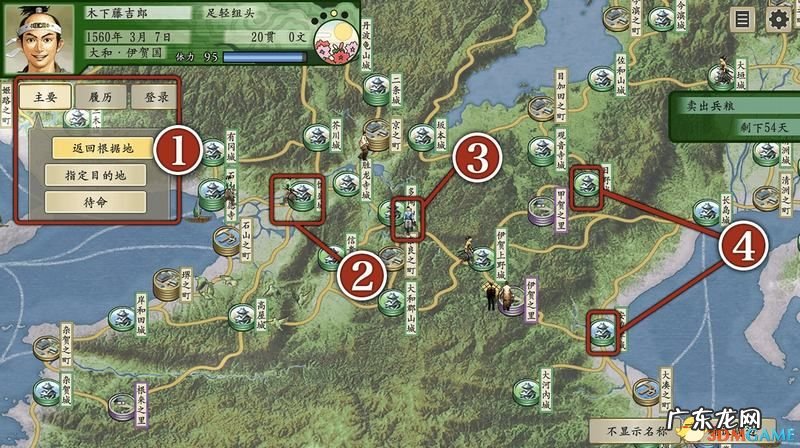Choose 返回根据地 to return to base

96,149
